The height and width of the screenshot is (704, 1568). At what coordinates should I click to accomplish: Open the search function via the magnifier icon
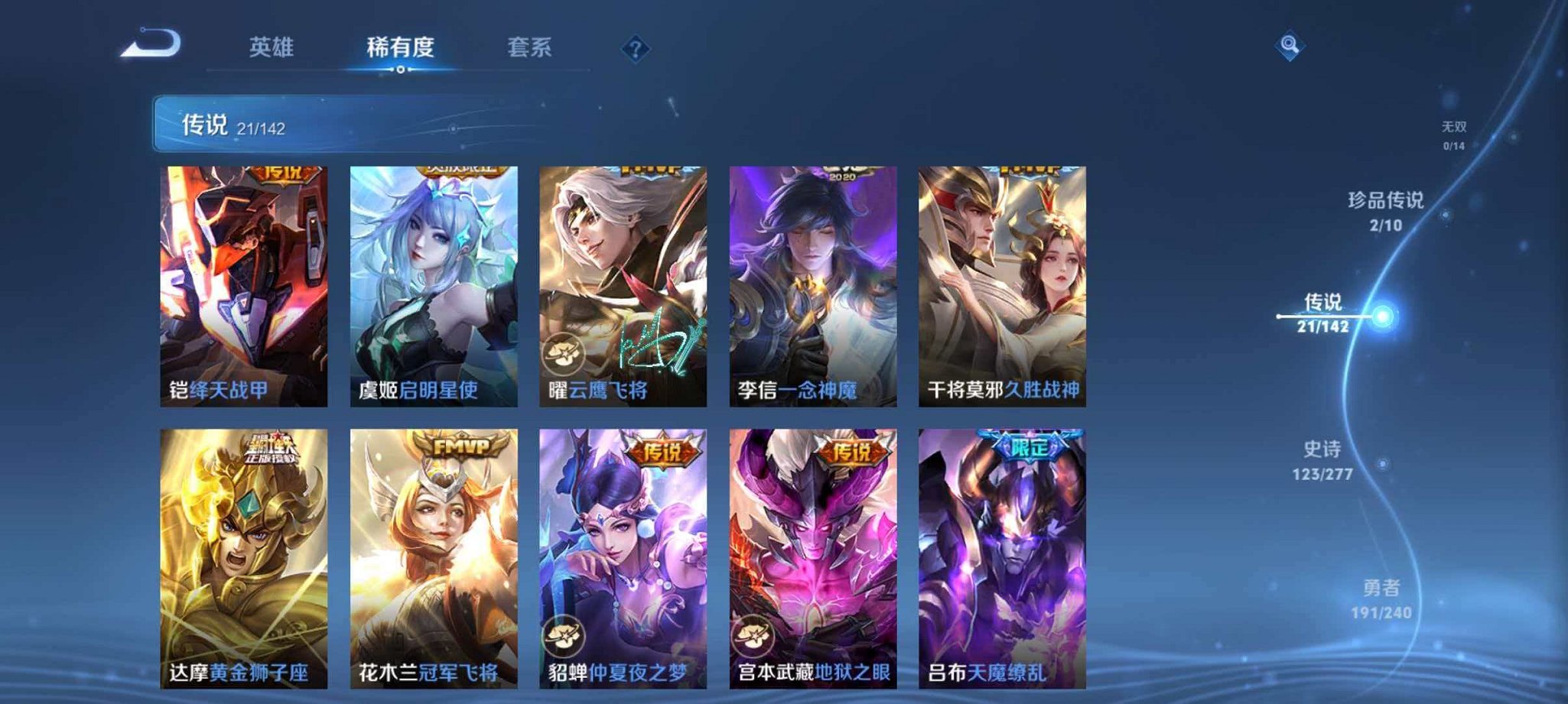1287,46
